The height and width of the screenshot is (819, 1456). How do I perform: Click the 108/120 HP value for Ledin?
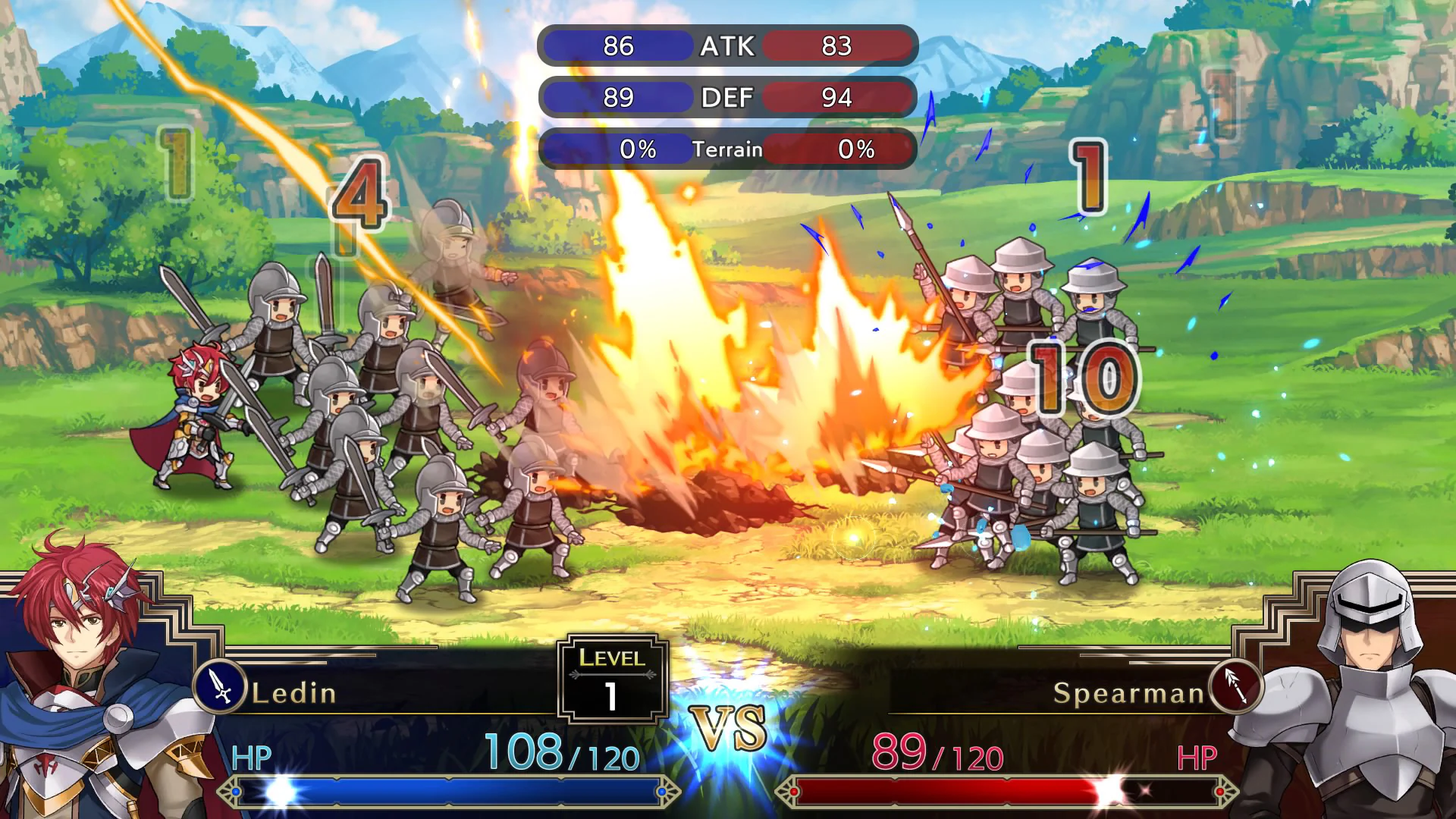click(561, 753)
